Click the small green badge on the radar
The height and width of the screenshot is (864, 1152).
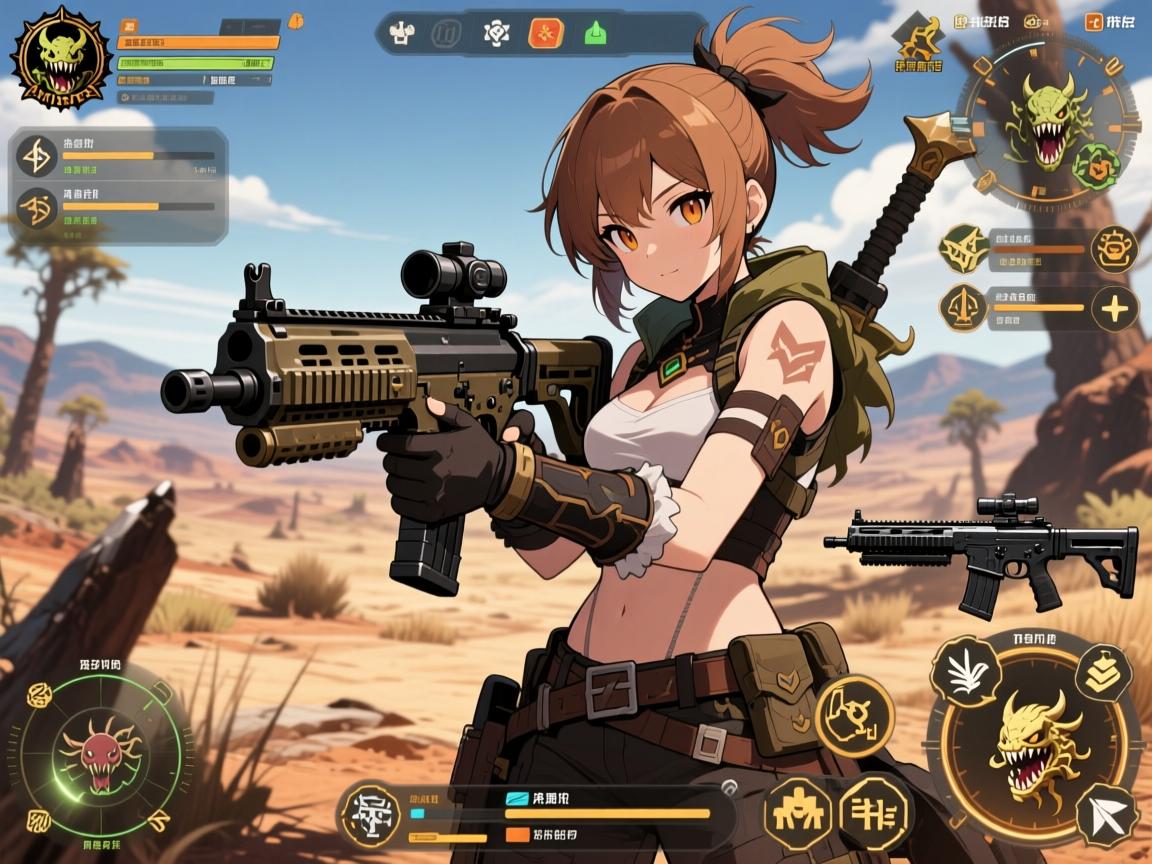pos(1095,165)
